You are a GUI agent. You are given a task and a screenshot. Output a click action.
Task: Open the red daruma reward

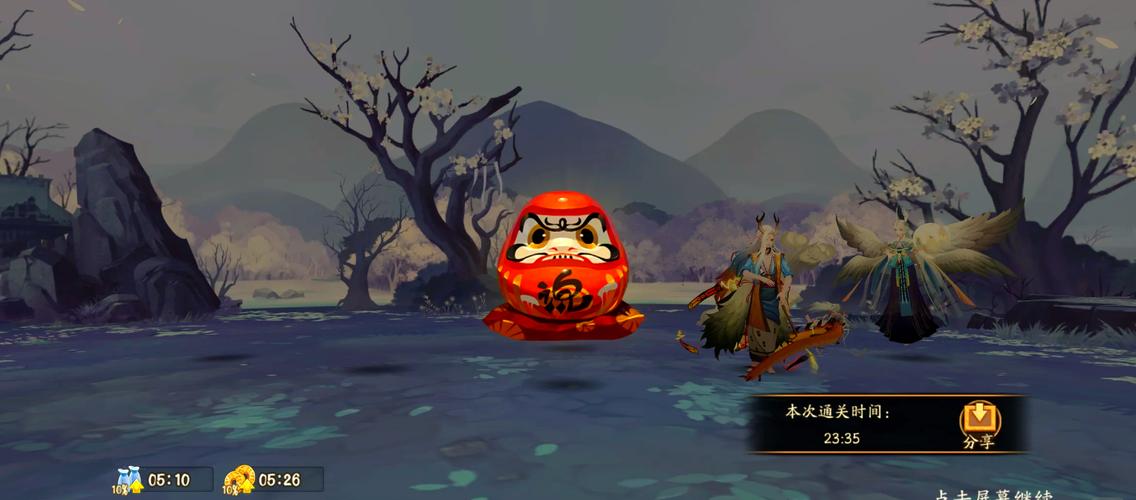pos(562,265)
